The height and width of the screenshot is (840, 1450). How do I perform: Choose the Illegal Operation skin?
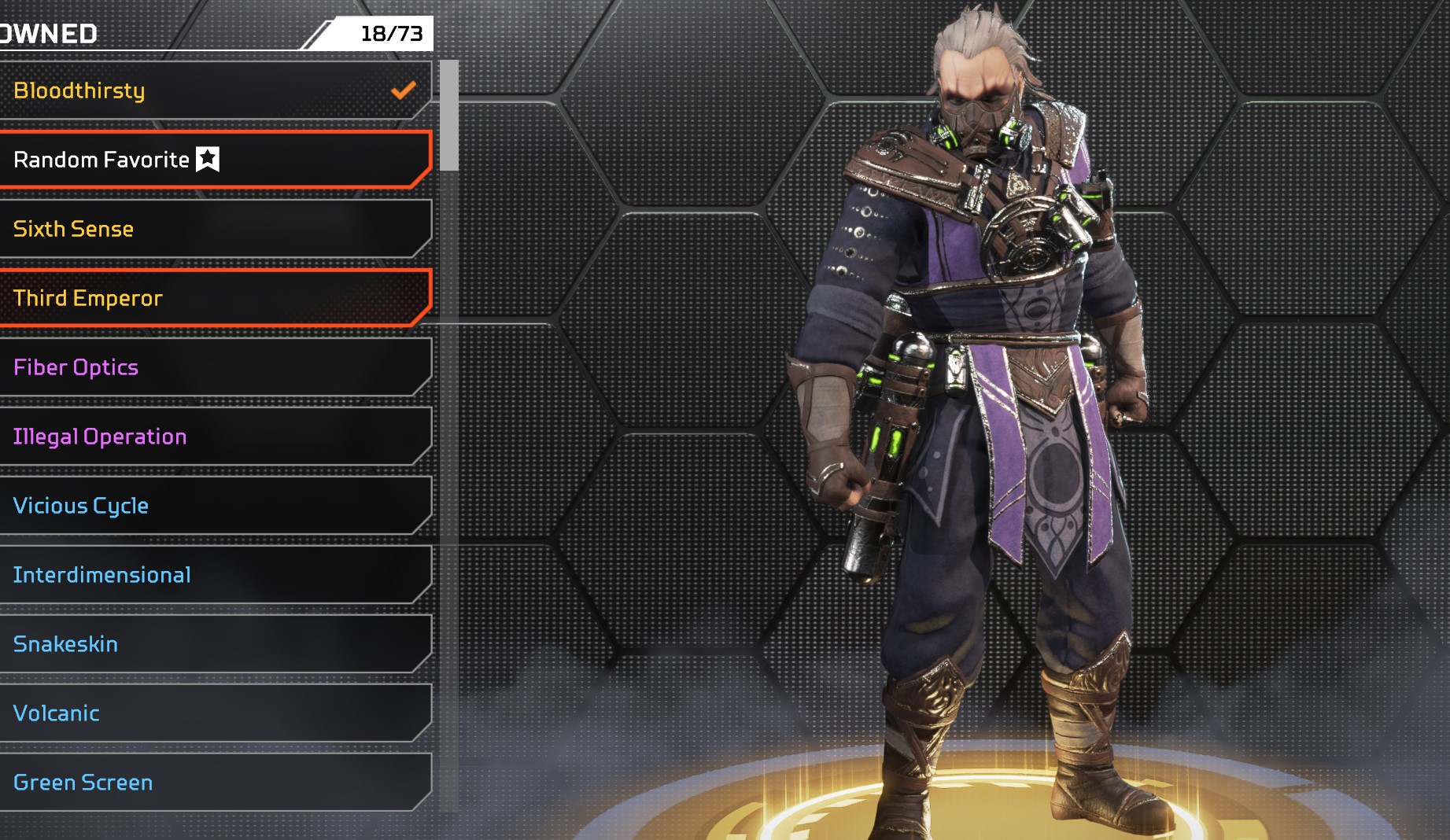(x=212, y=437)
